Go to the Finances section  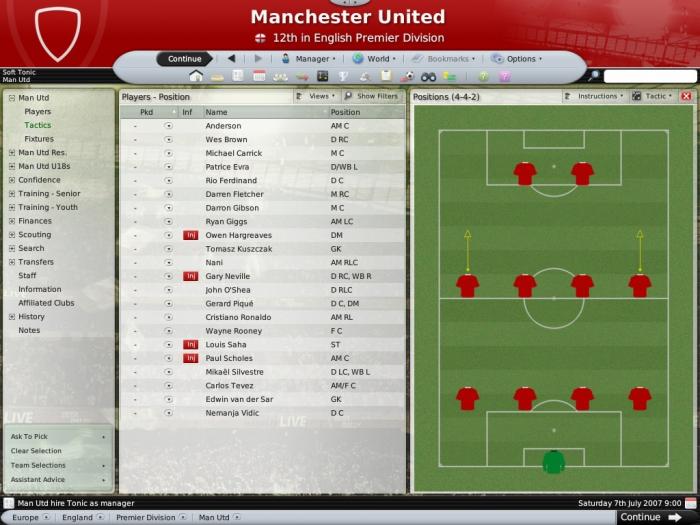(35, 221)
